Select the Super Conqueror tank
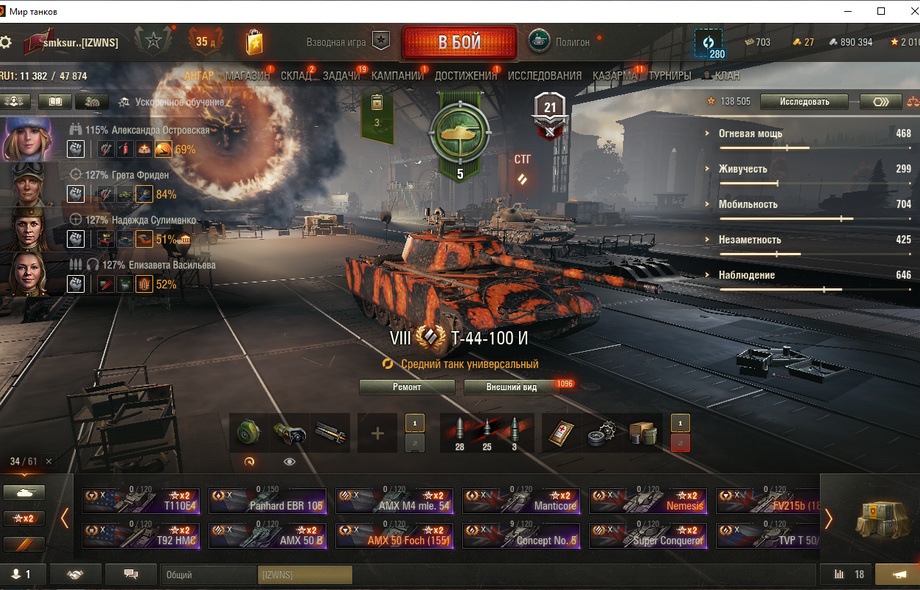The image size is (920, 590). pyautogui.click(x=648, y=536)
